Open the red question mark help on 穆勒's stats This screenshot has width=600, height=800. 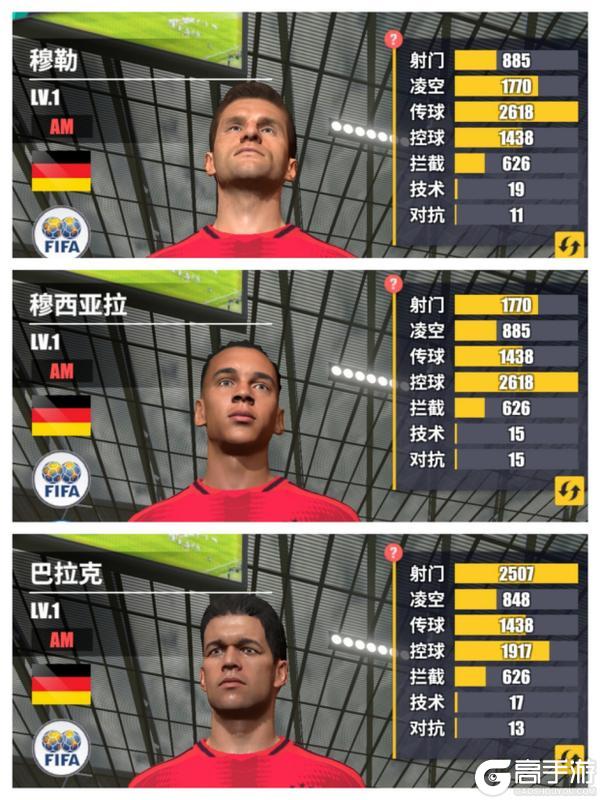point(393,39)
